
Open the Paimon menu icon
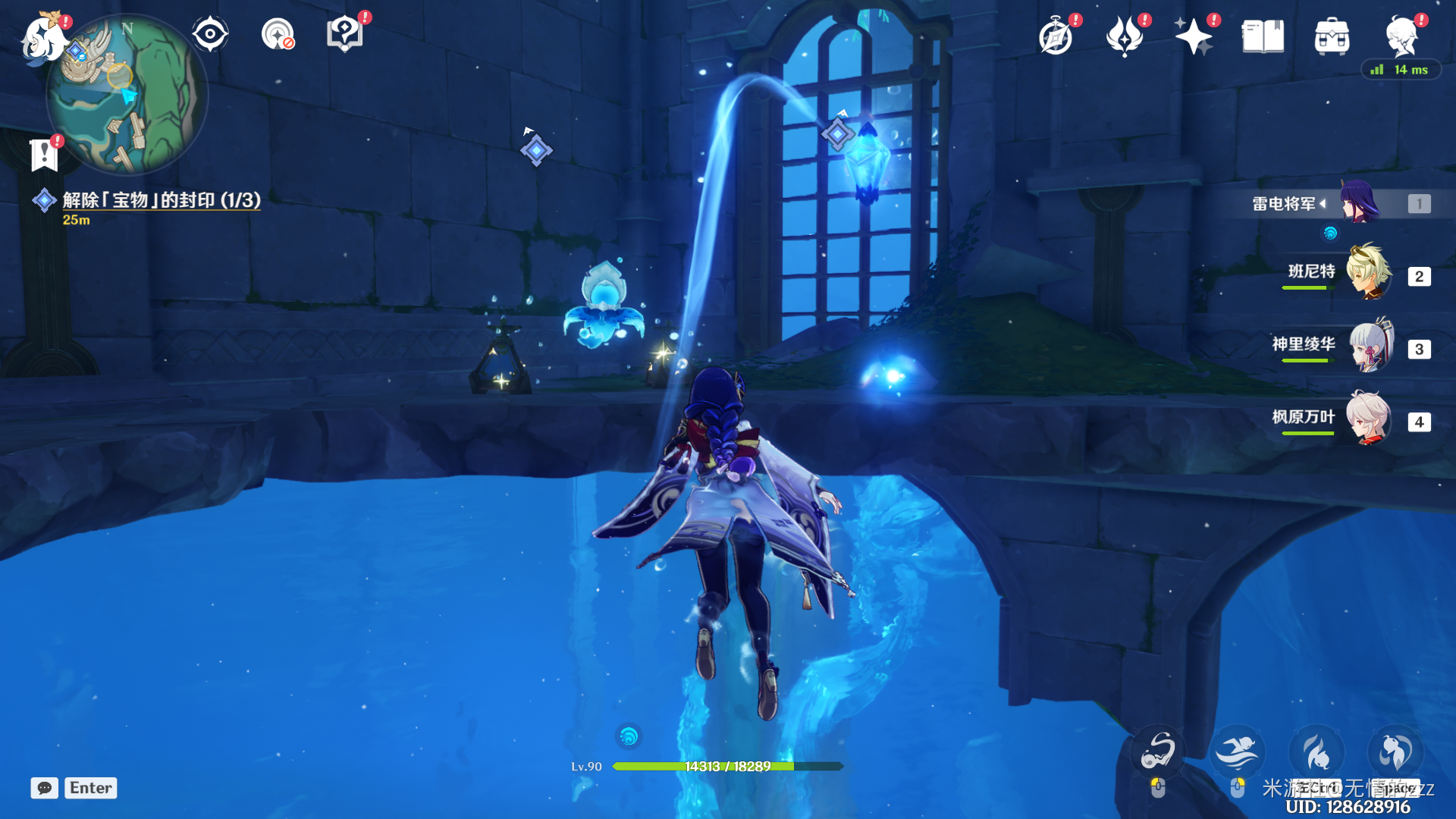coord(42,38)
